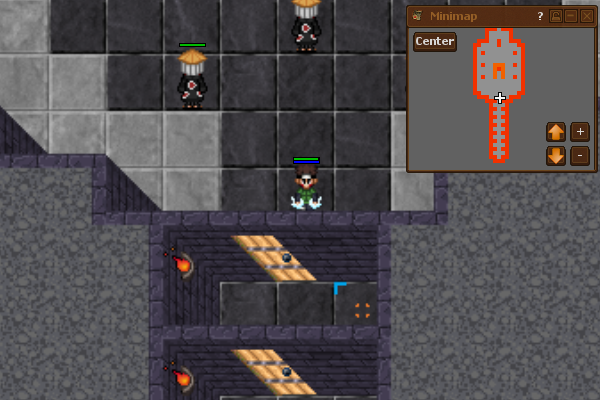600x400 pixels.
Task: Zoom out the minimap with minus button
Action: 580,156
